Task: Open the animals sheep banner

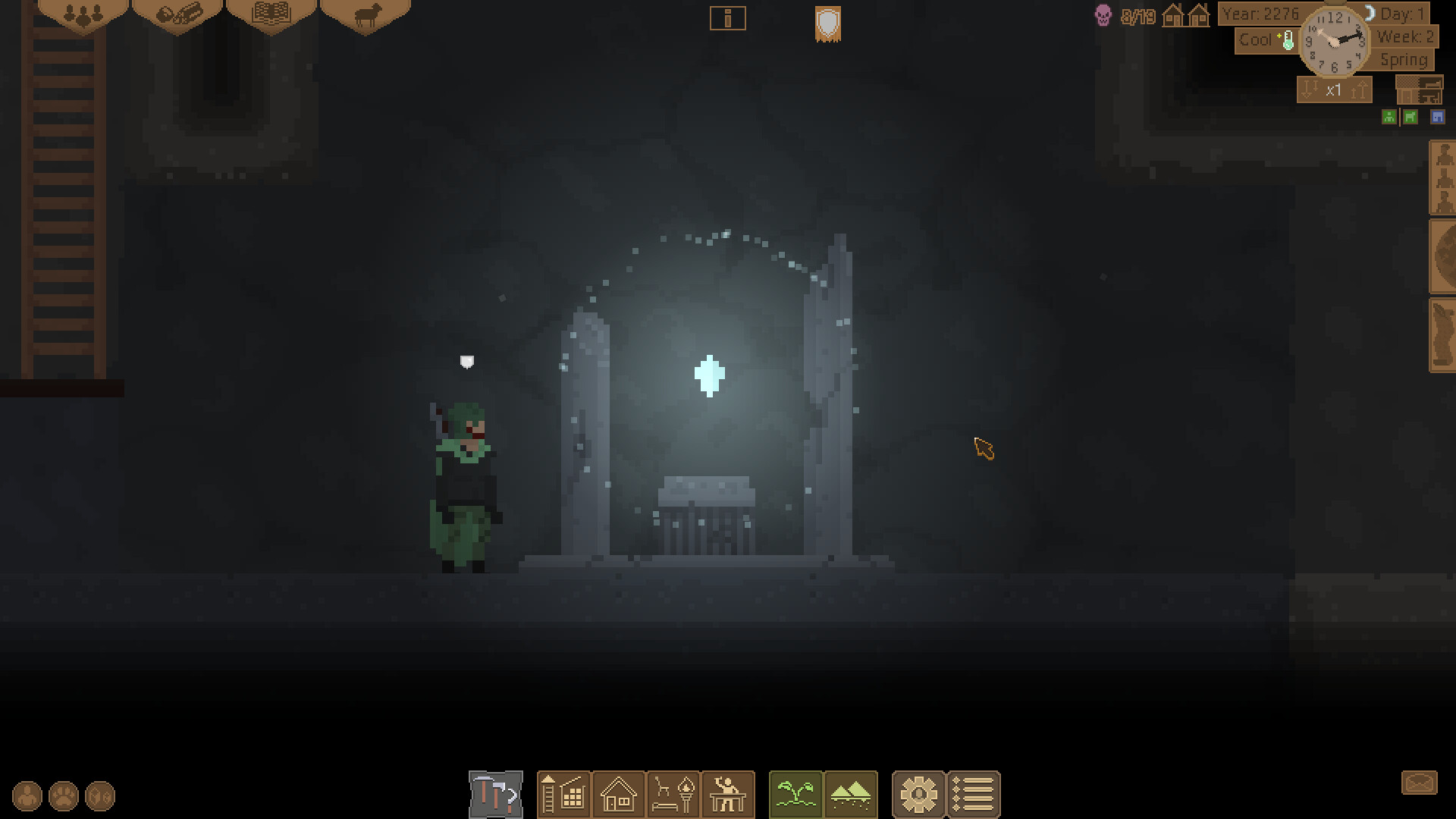Action: click(x=366, y=14)
